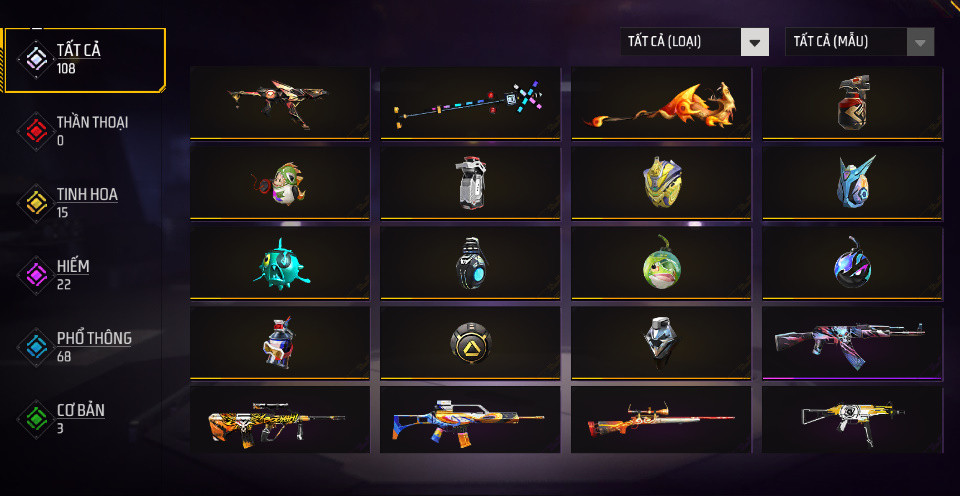Select the pink and blue AK rifle
The image size is (960, 496).
tap(852, 343)
